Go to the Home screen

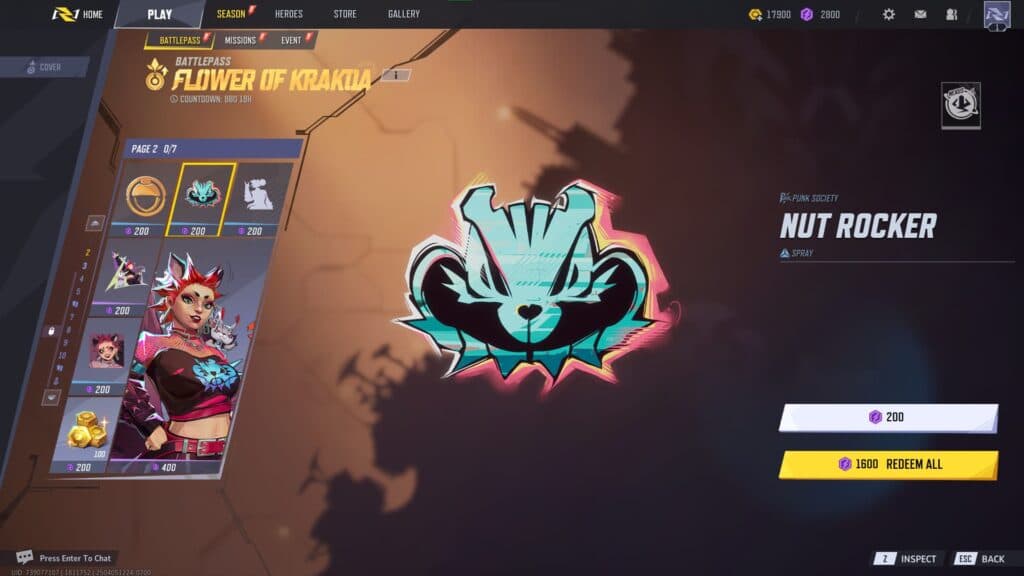click(x=78, y=14)
